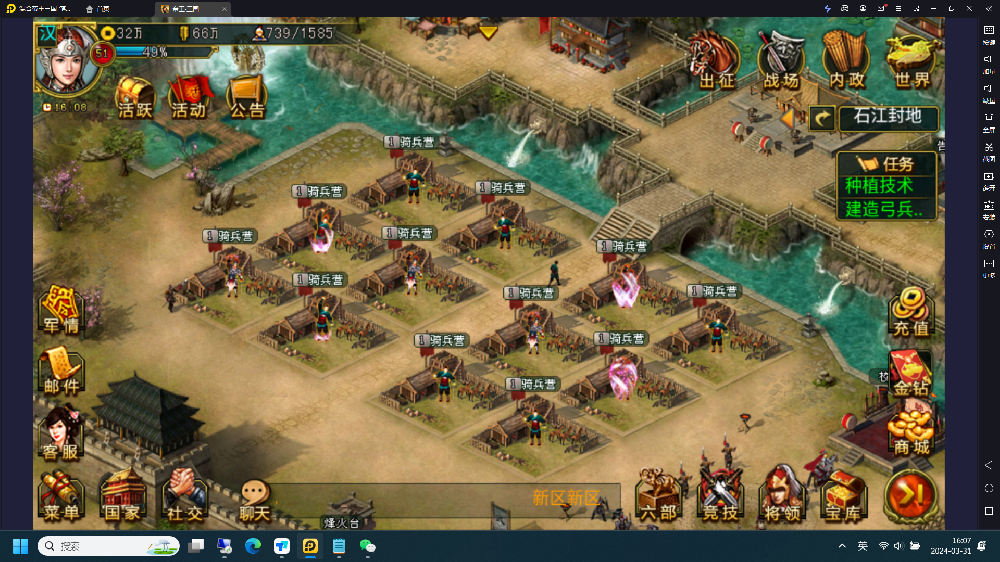Image resolution: width=1000 pixels, height=562 pixels.
Task: Click the player avatar portrait
Action: 64,58
